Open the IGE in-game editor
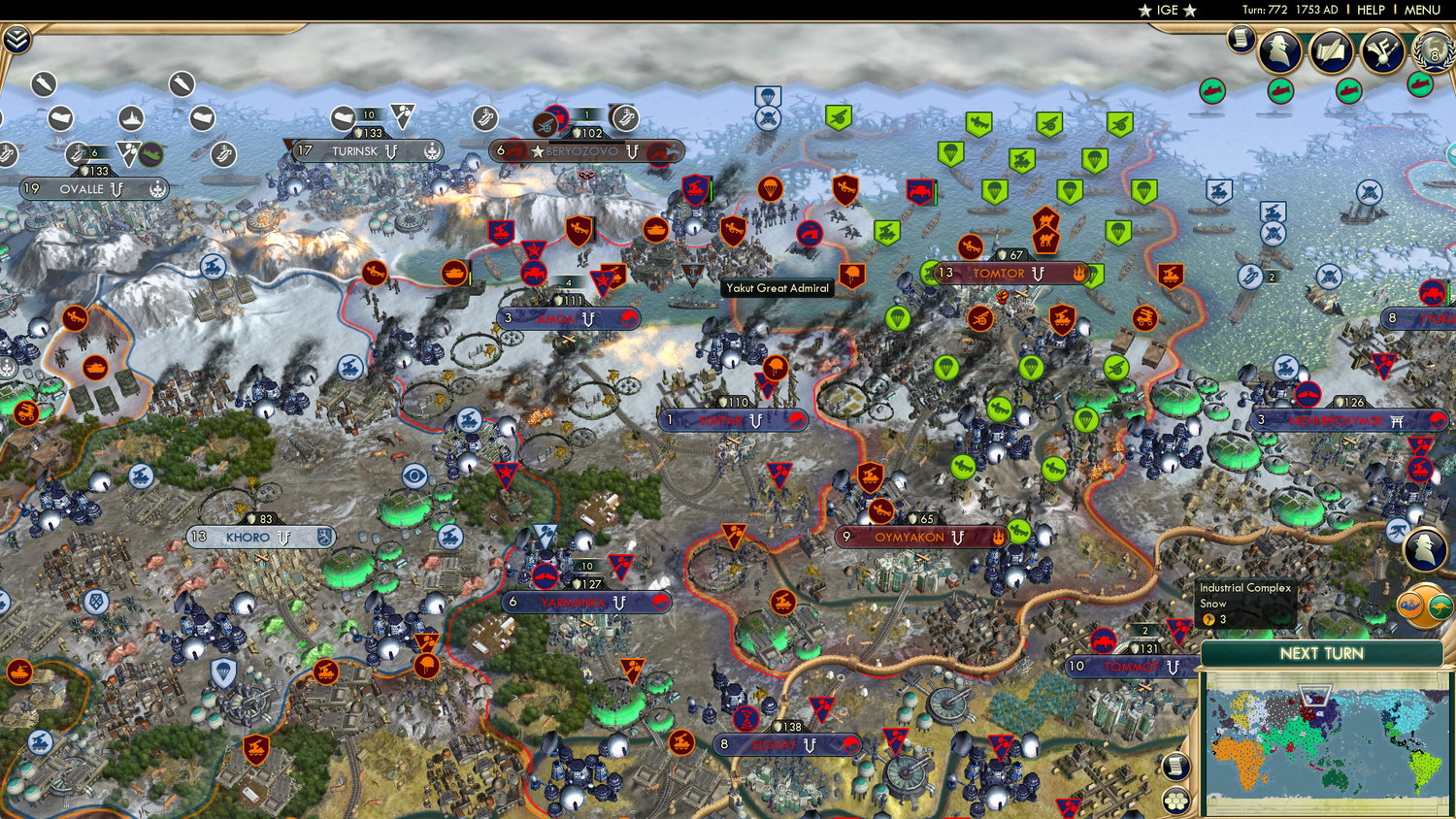Image resolution: width=1456 pixels, height=819 pixels. (1168, 11)
